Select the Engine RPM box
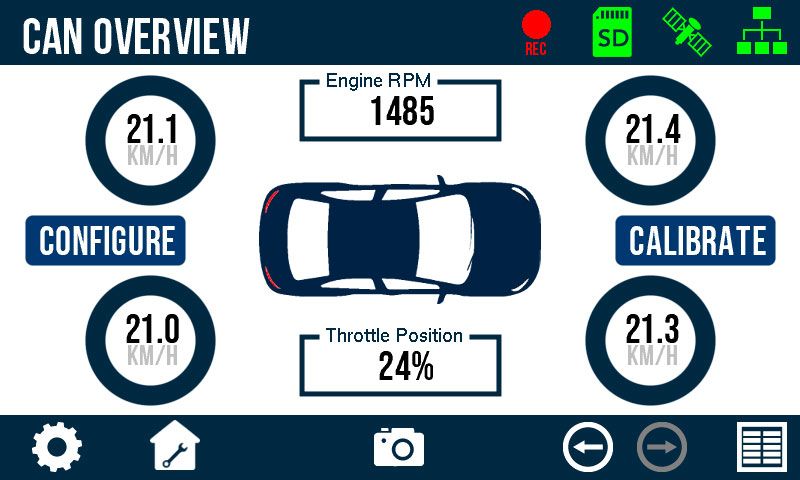 [x=400, y=108]
